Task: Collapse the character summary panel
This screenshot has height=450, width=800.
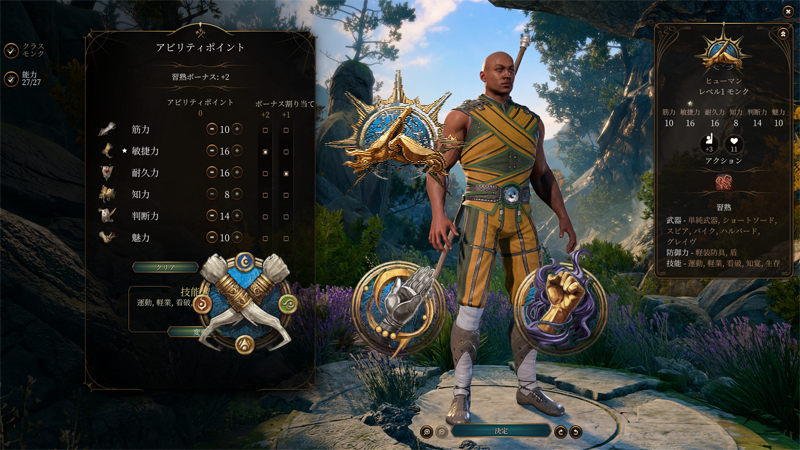Action: 782,33
